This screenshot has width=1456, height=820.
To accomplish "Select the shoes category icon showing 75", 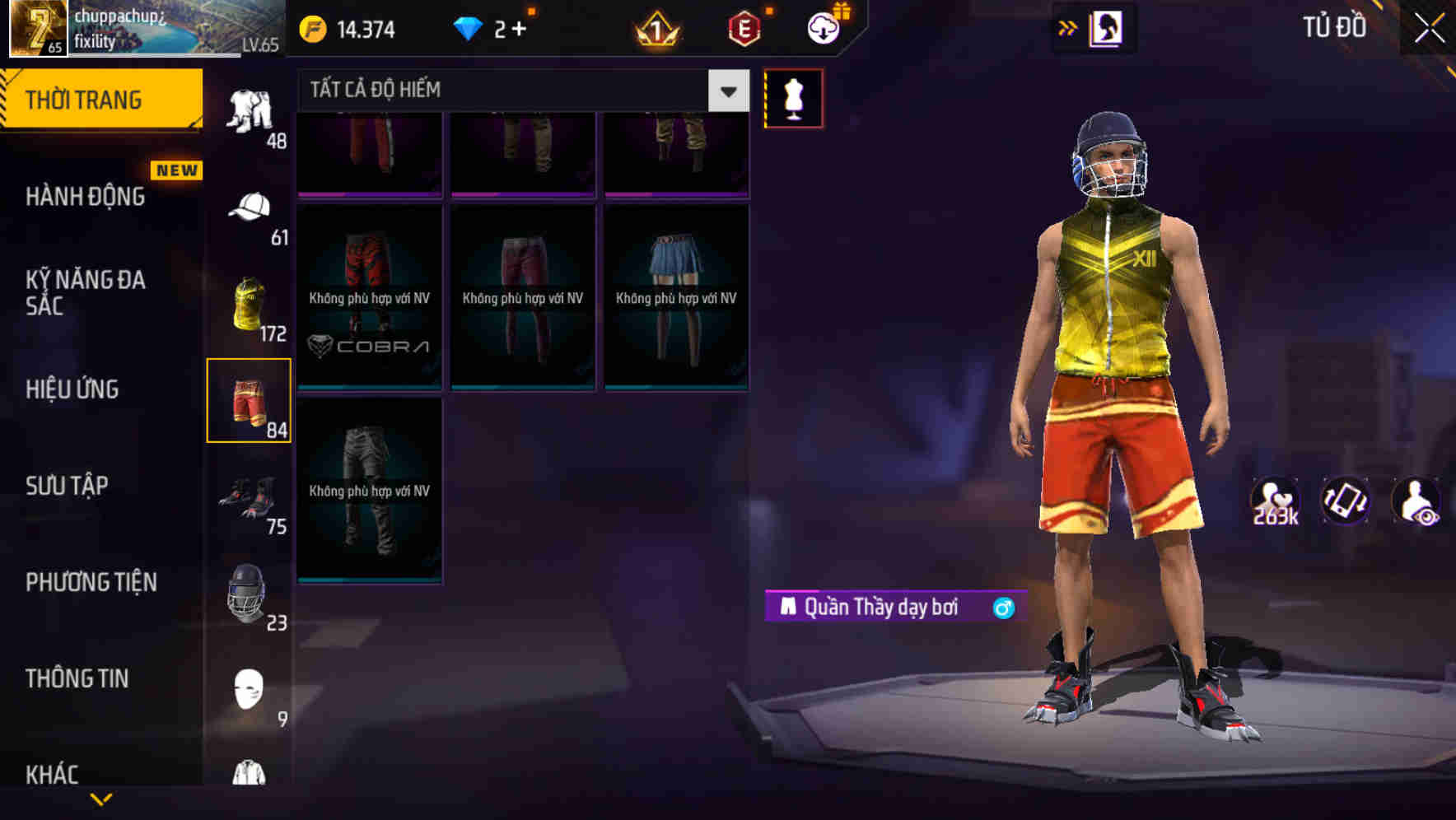I will [250, 498].
